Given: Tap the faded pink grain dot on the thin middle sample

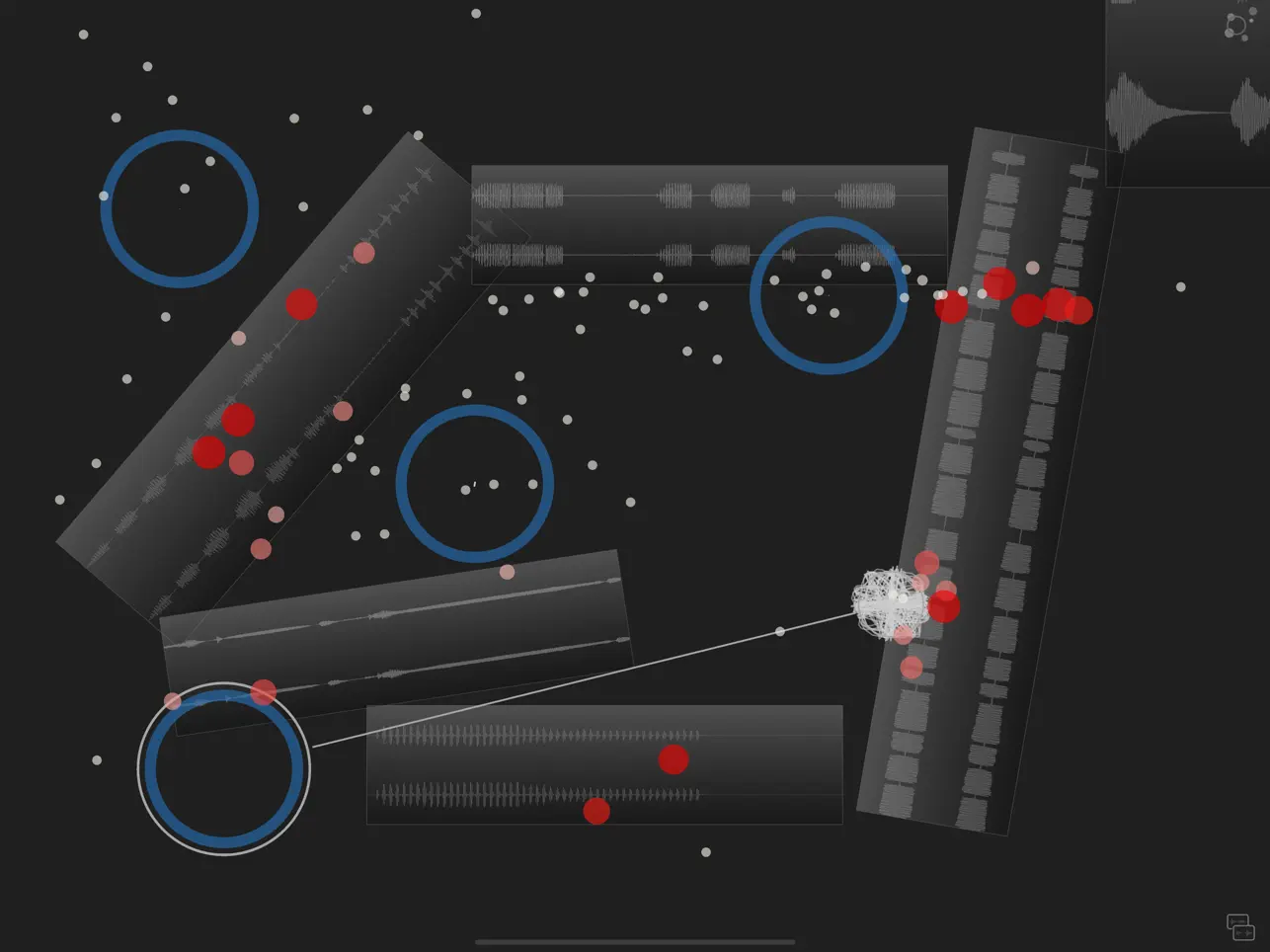Looking at the screenshot, I should click(x=508, y=573).
